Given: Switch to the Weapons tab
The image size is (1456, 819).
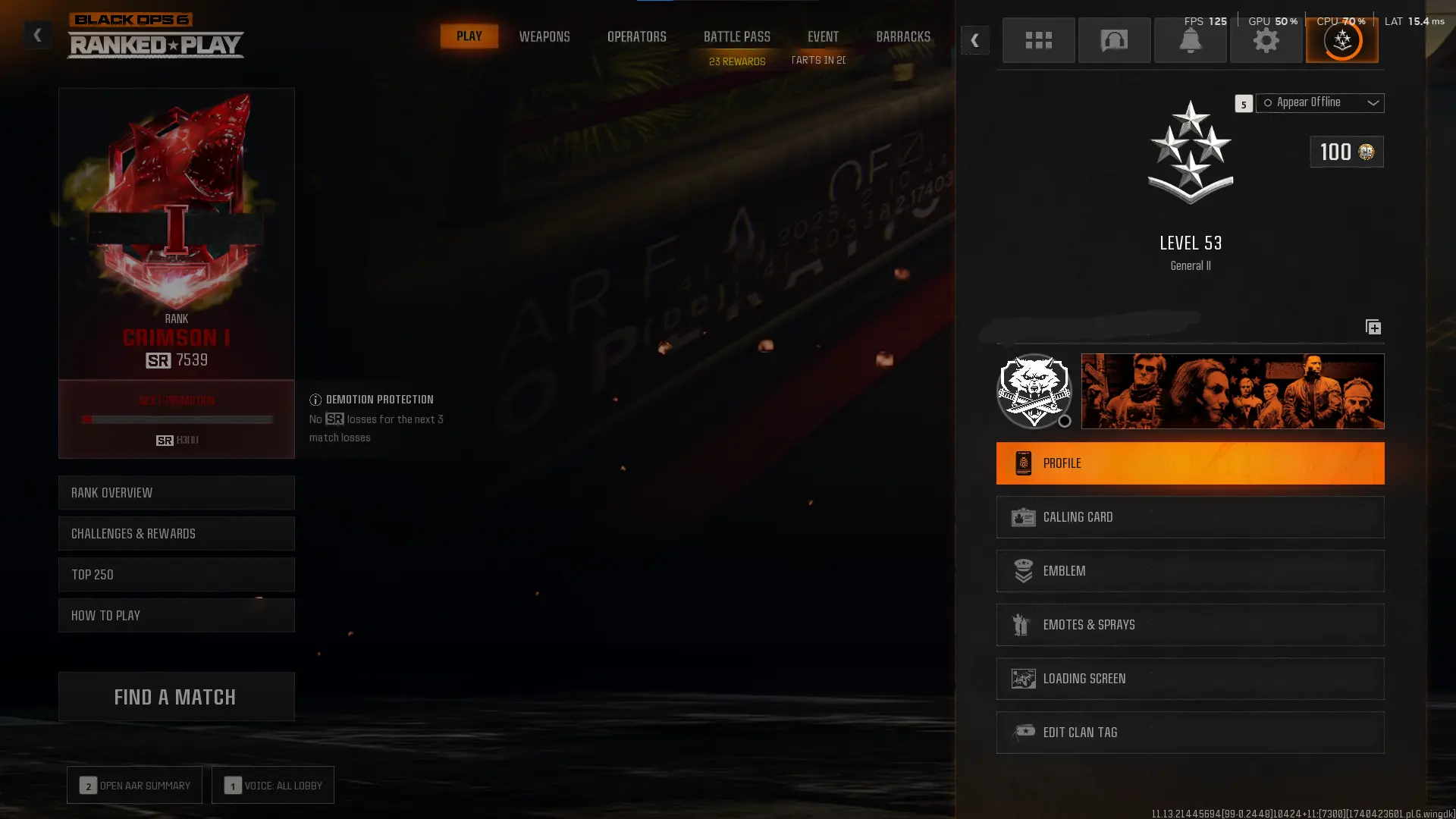Looking at the screenshot, I should [x=544, y=36].
